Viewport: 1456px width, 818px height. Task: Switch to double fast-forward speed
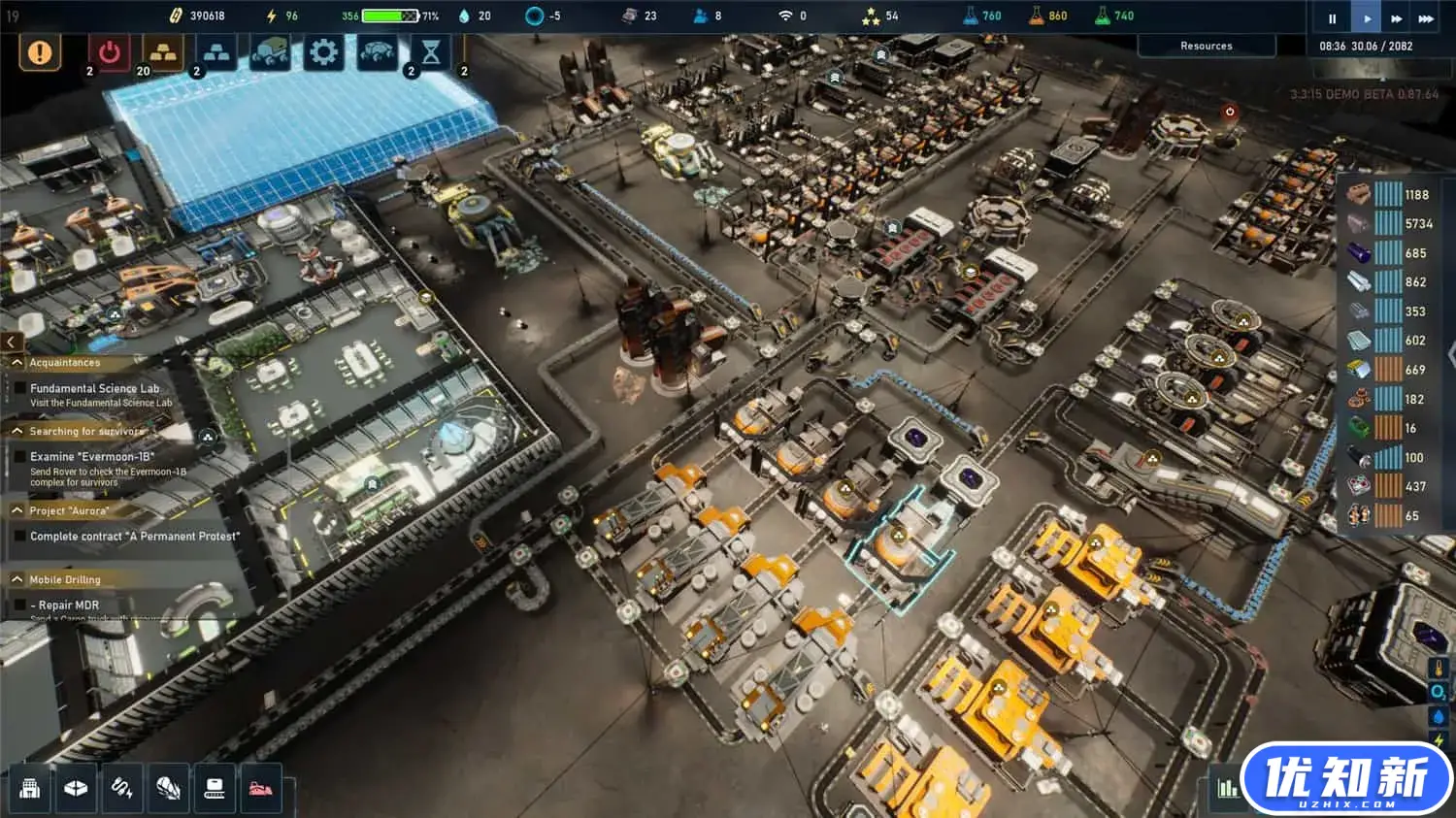coord(1396,18)
